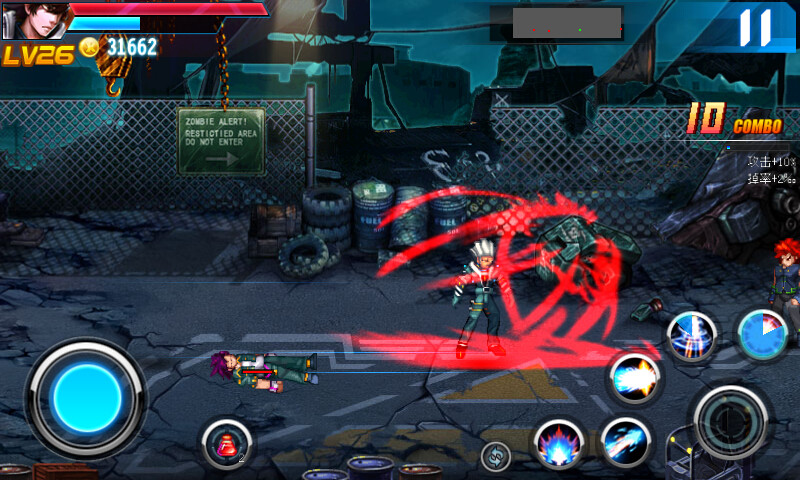Activate the blue energy blast skill
Screen dimensions: 800x480
tap(635, 380)
